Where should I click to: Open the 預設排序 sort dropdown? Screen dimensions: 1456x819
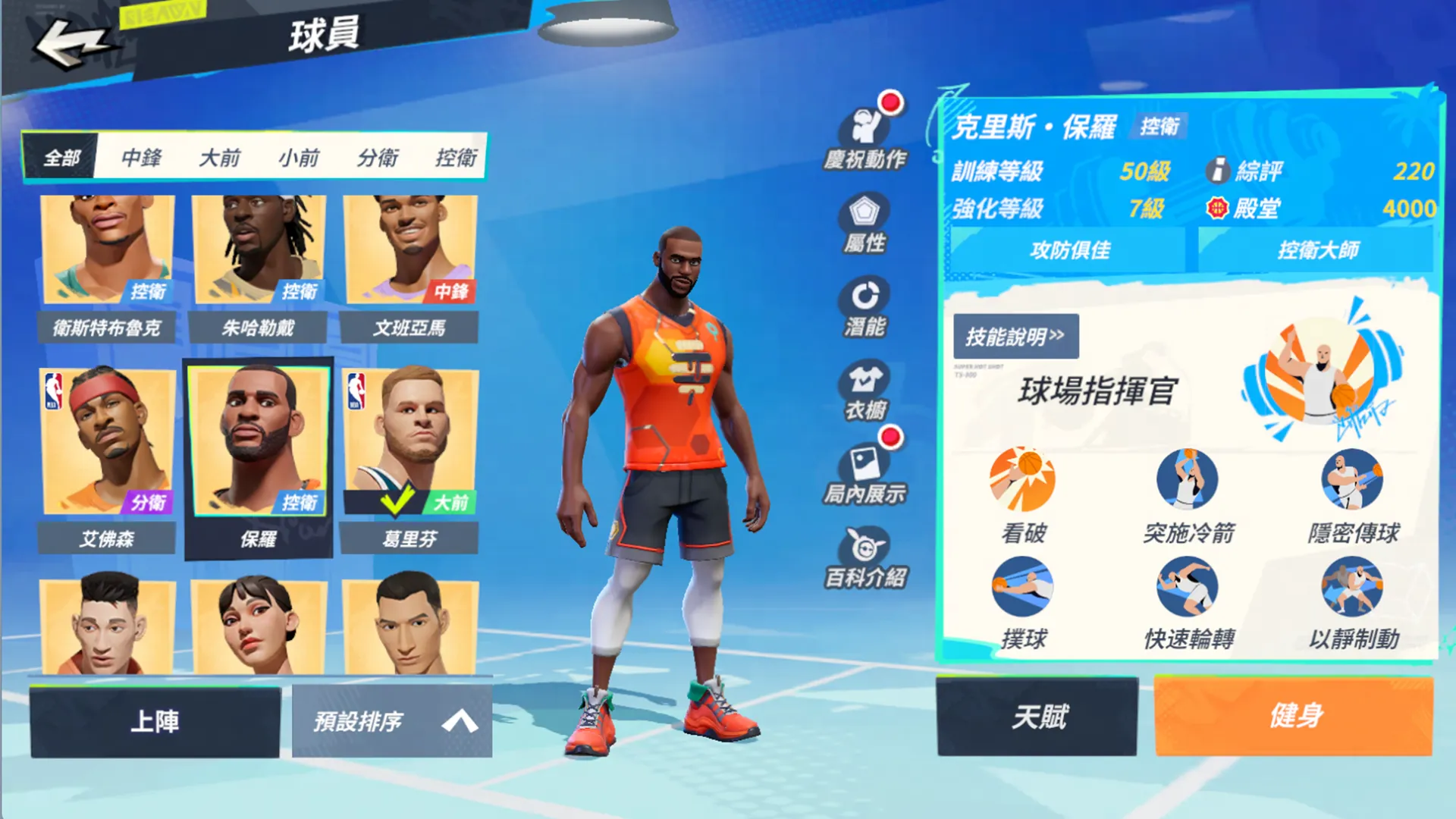392,720
